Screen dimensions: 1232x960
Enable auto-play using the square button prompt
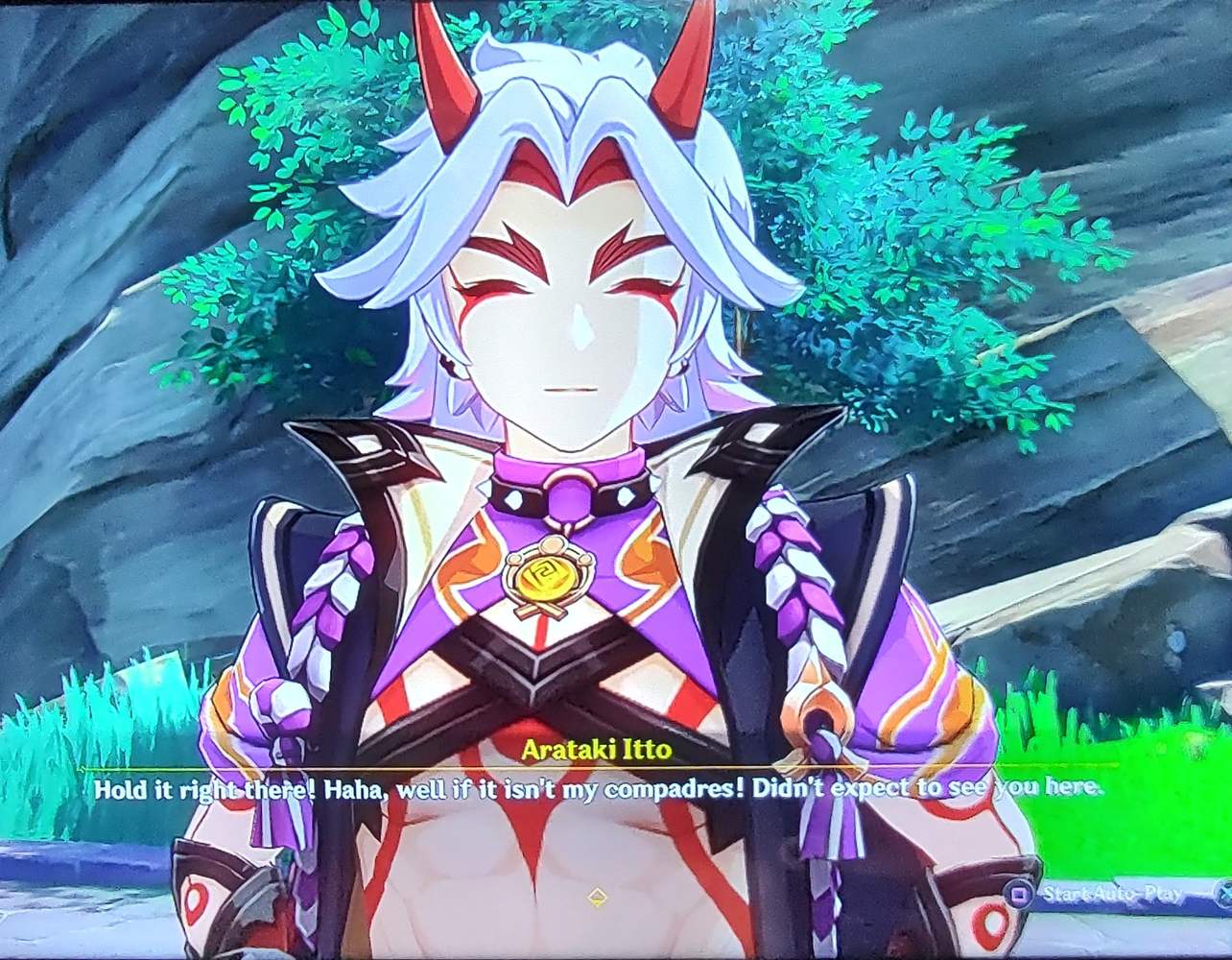[1020, 893]
